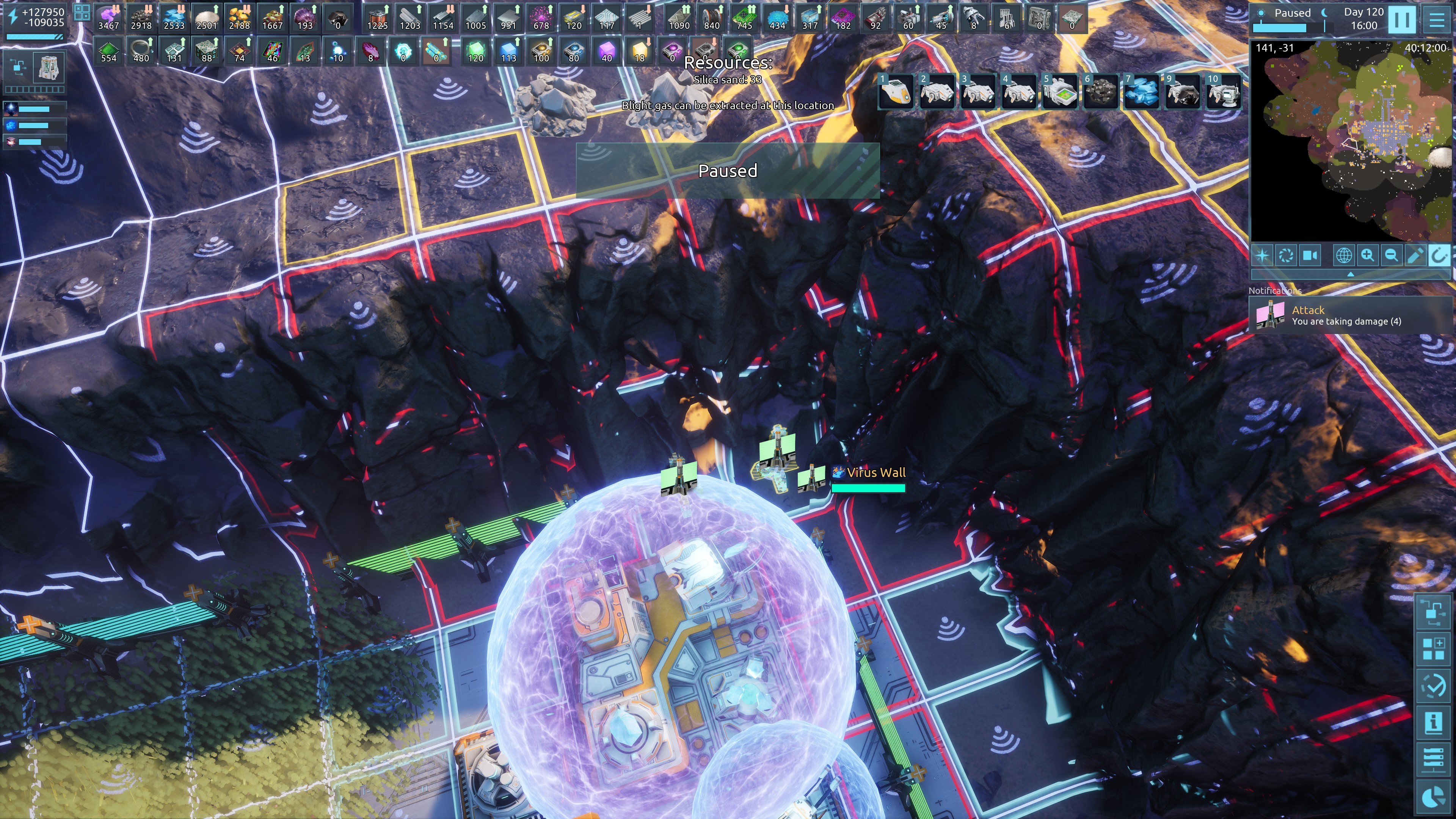Open the globe world map view

click(x=1343, y=256)
